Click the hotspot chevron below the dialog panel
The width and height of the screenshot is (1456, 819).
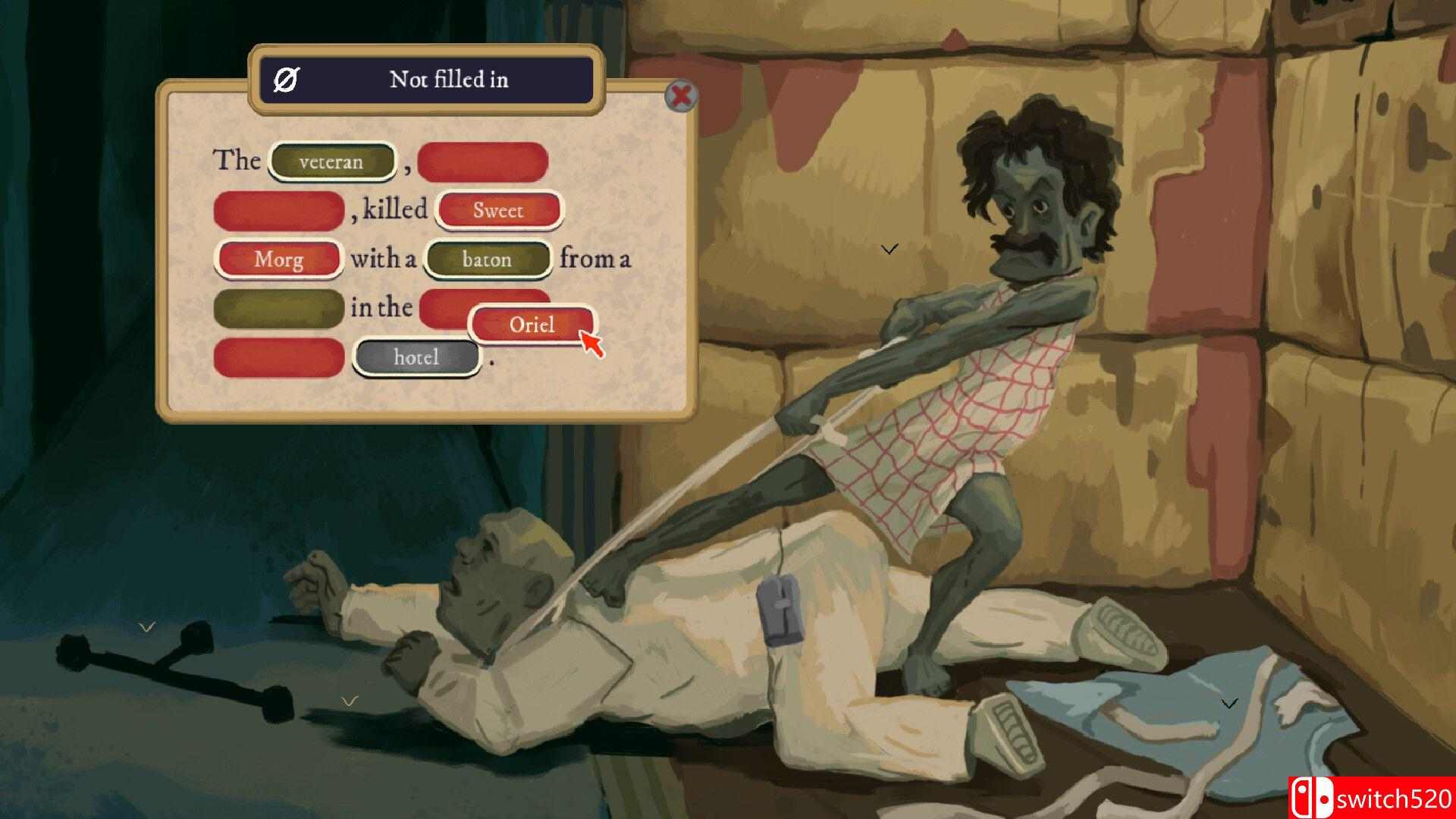click(x=349, y=700)
